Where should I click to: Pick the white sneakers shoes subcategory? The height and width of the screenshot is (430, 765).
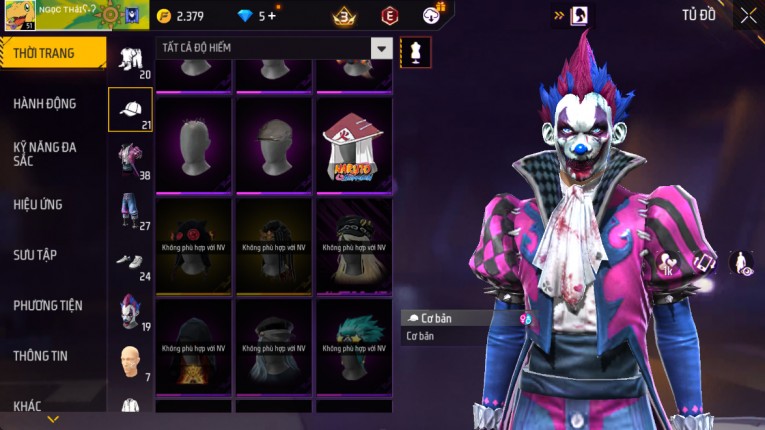coord(130,262)
